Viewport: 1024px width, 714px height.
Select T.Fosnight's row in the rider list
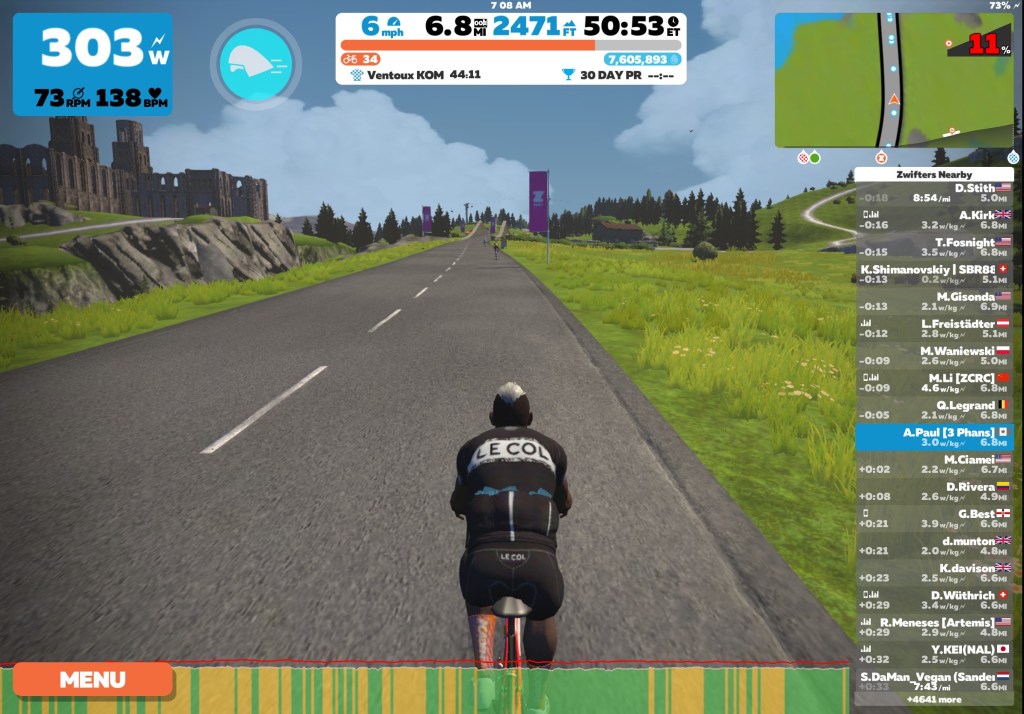(934, 247)
